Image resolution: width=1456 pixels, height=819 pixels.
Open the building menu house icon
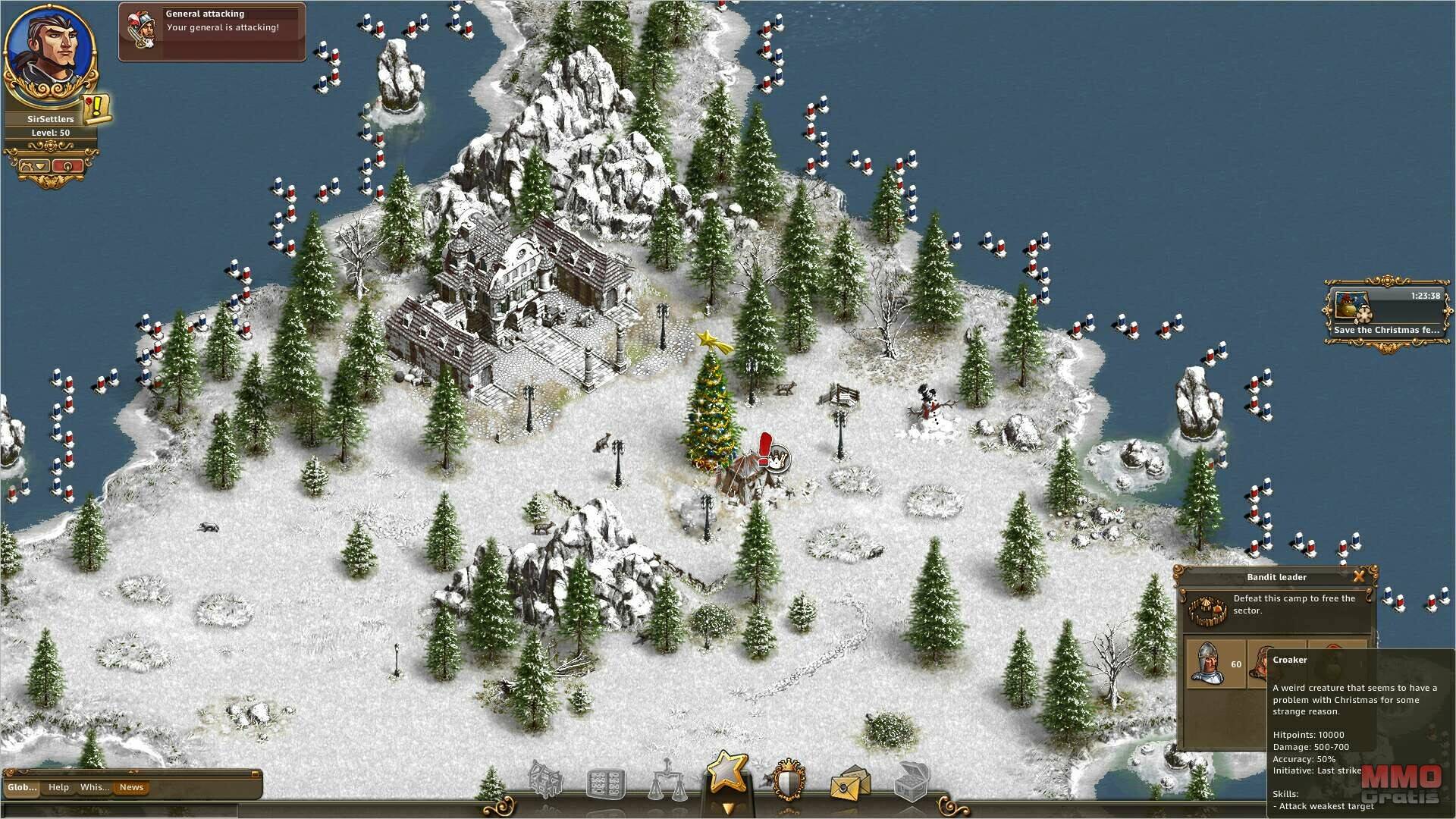tap(545, 780)
